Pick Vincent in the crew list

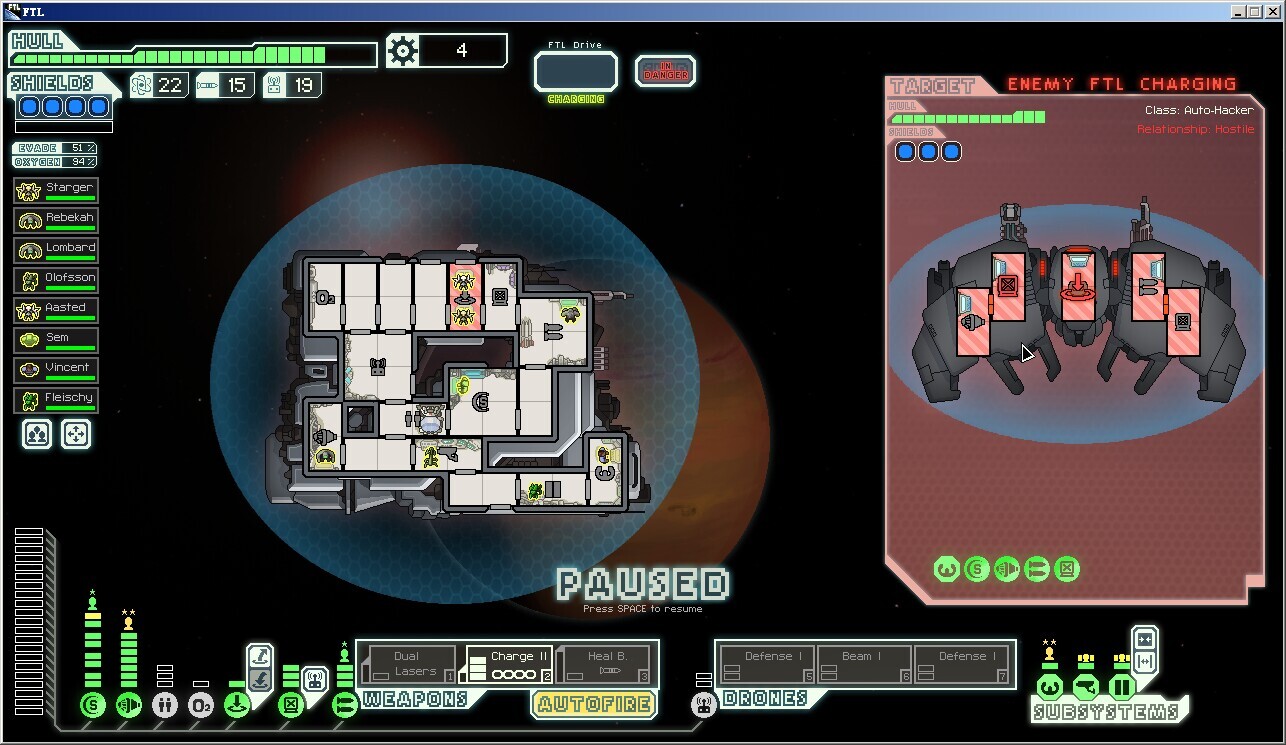(56, 370)
